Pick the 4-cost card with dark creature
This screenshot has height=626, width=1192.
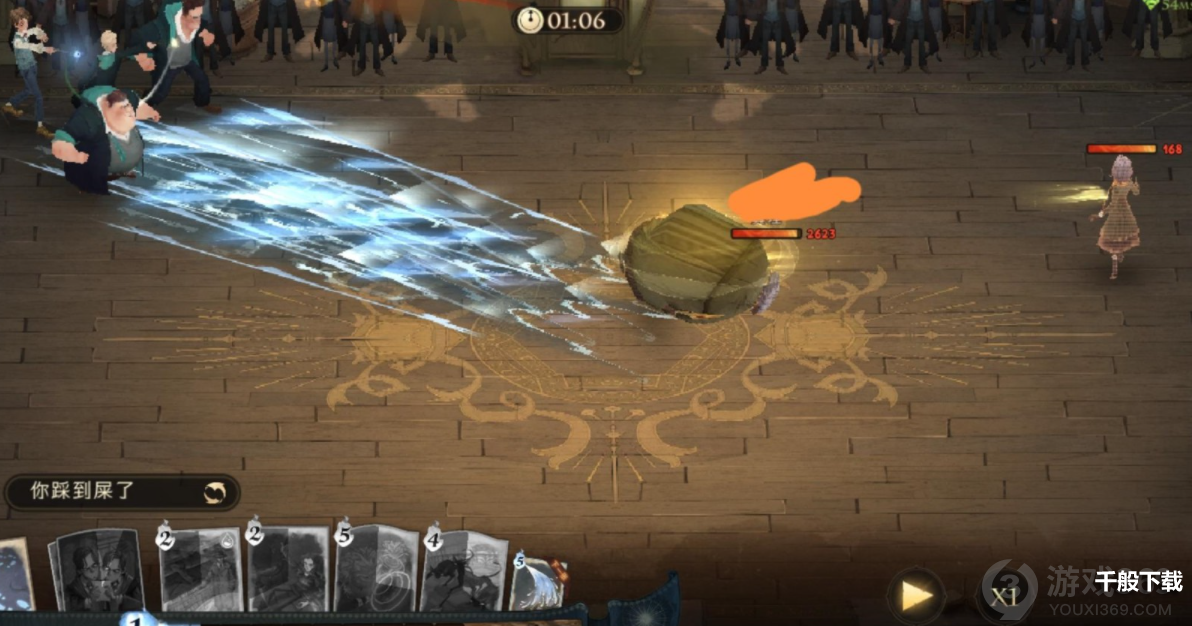(x=463, y=572)
